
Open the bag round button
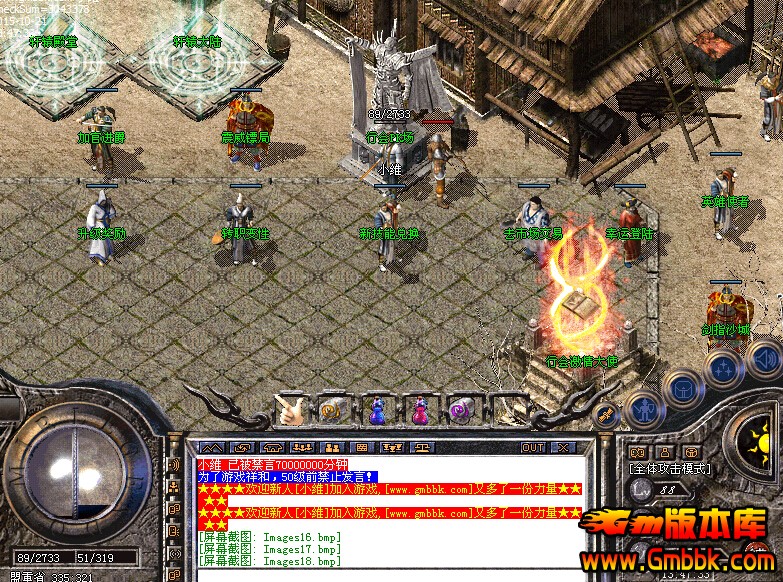pos(683,386)
